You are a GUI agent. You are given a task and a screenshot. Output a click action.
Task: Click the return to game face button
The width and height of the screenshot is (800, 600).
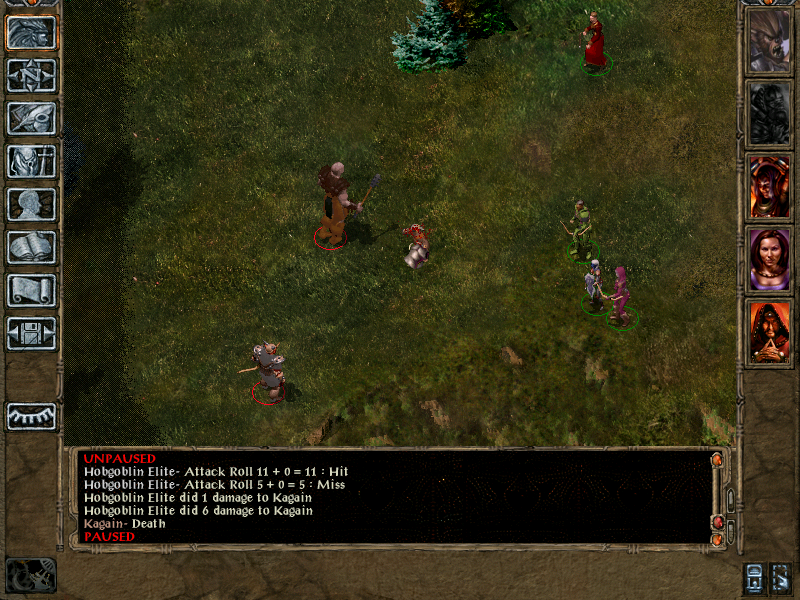tap(31, 33)
